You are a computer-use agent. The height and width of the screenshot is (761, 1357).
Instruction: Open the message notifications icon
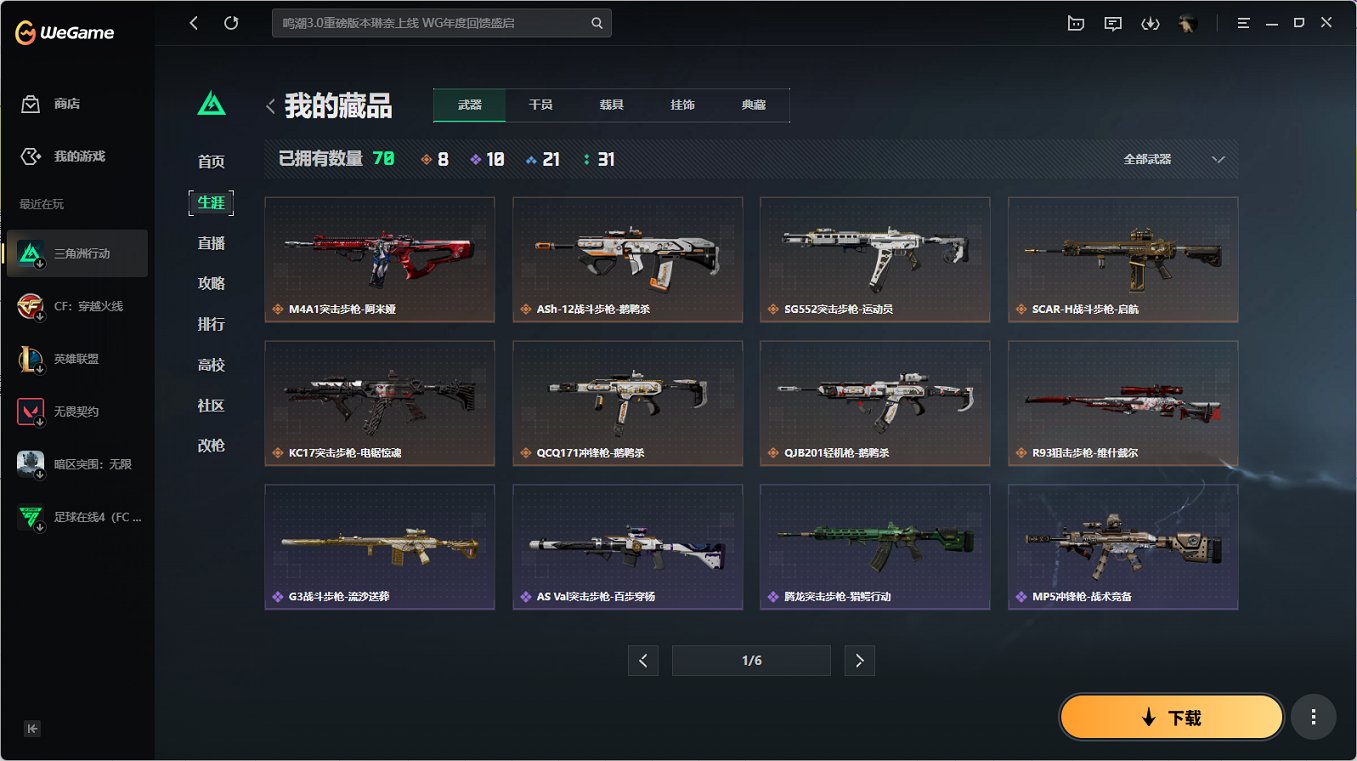point(1112,23)
